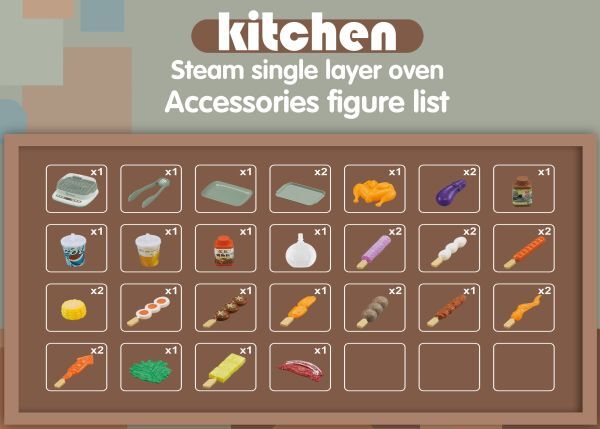Select the yellow drink cup slot
This screenshot has height=429, width=600.
pyautogui.click(x=150, y=248)
